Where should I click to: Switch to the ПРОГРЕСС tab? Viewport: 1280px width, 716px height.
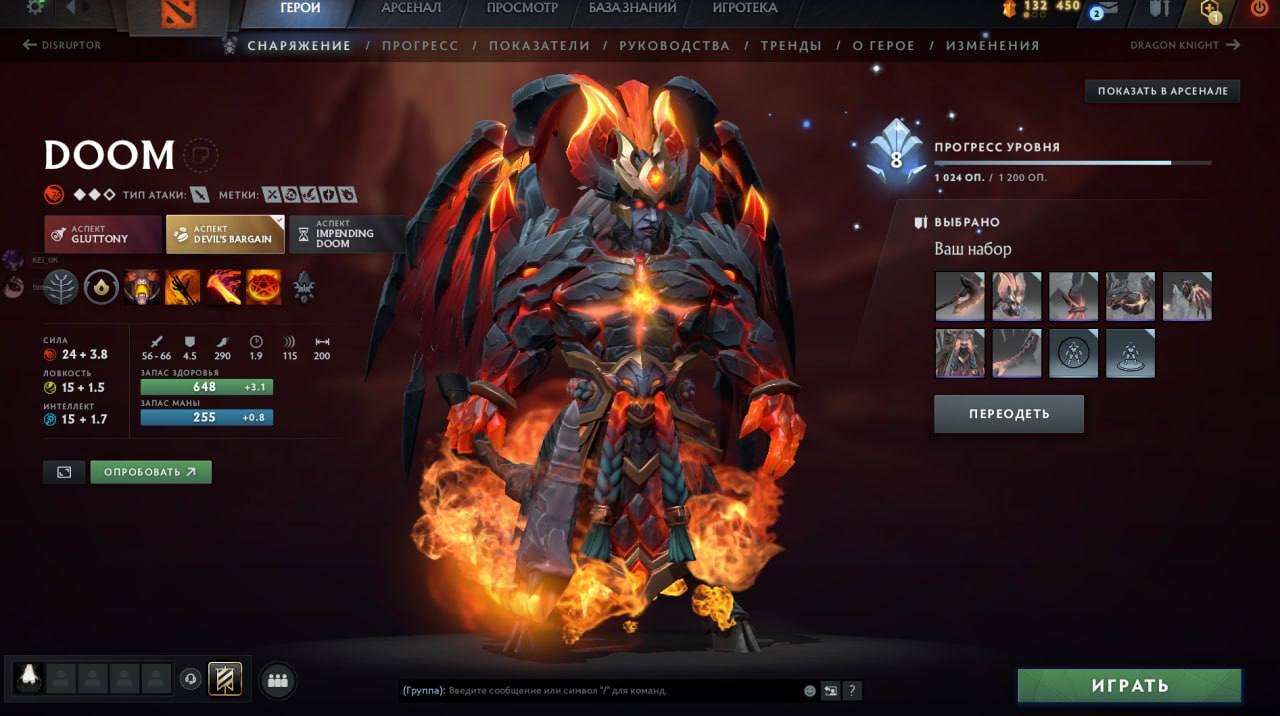420,46
